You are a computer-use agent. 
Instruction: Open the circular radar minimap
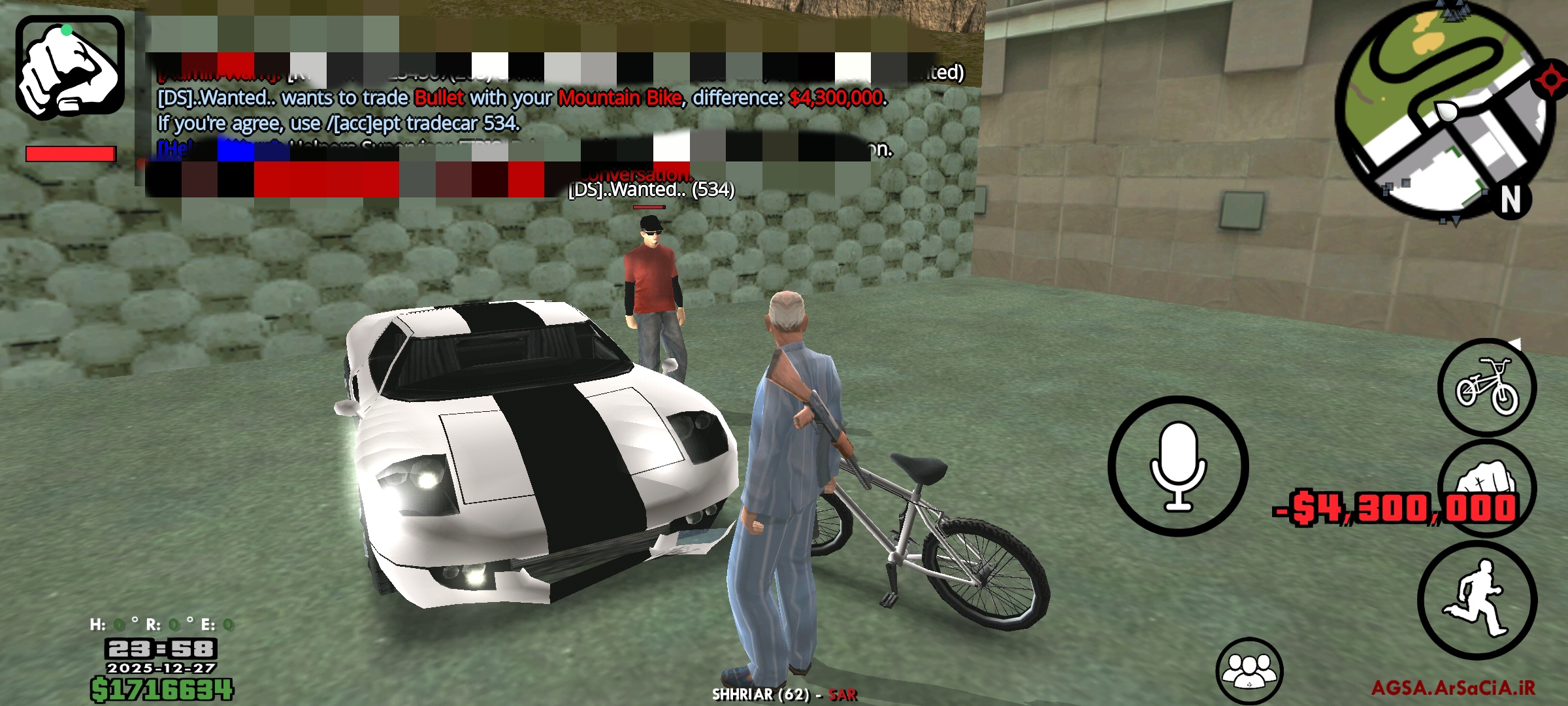click(1444, 110)
